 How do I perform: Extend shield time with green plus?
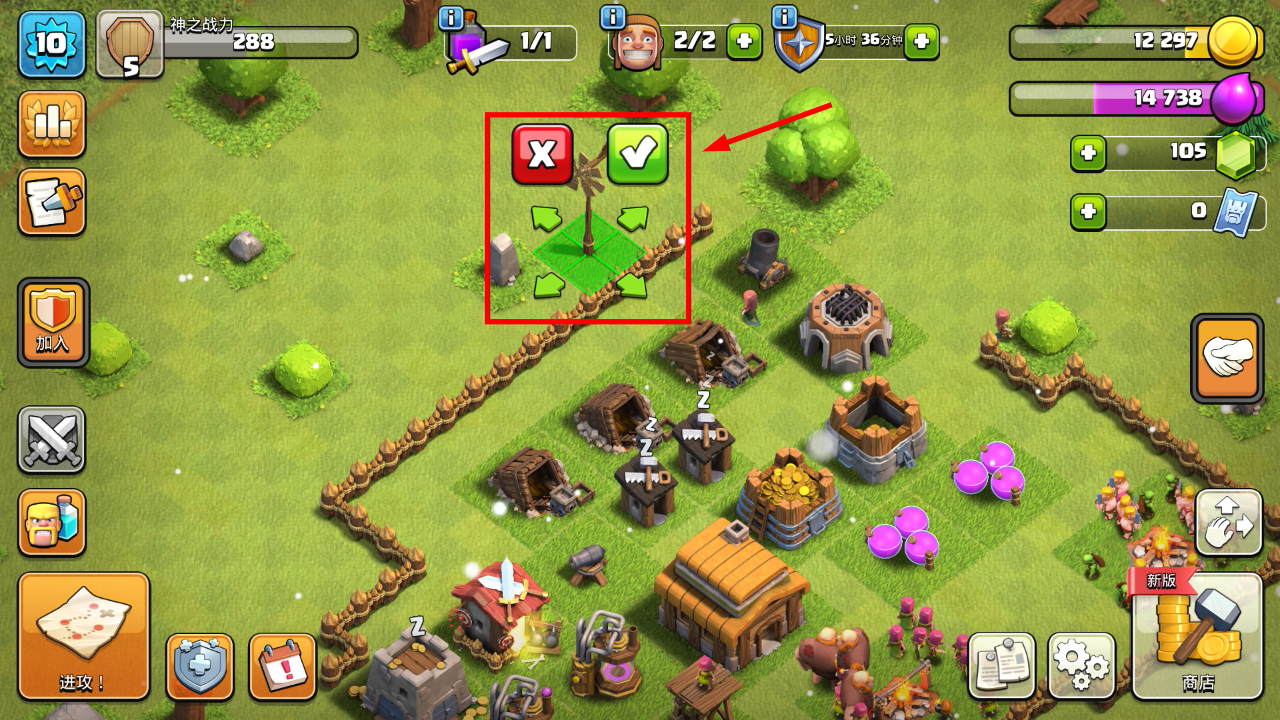point(921,42)
